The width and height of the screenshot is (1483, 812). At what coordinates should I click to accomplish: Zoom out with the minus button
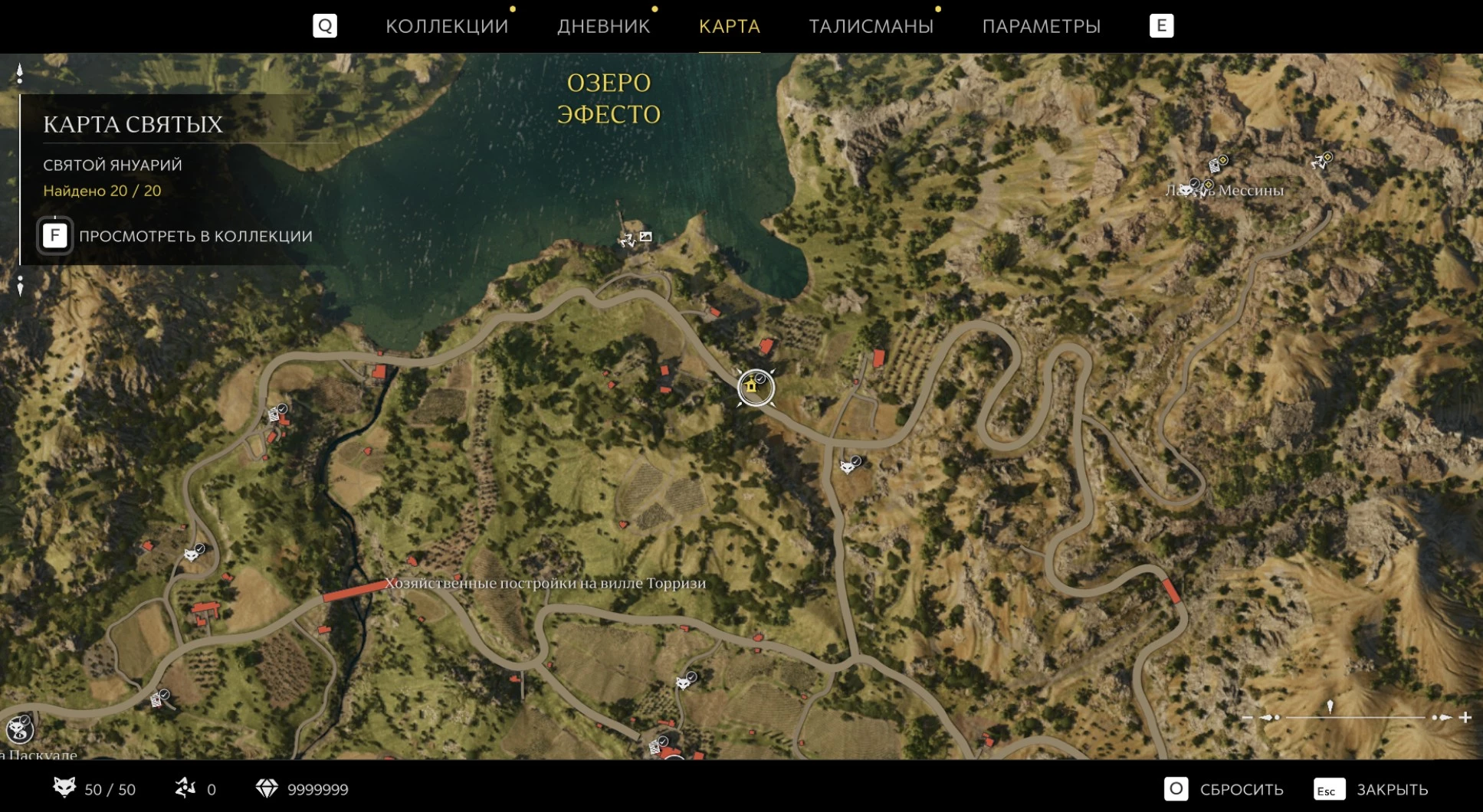click(x=1247, y=718)
